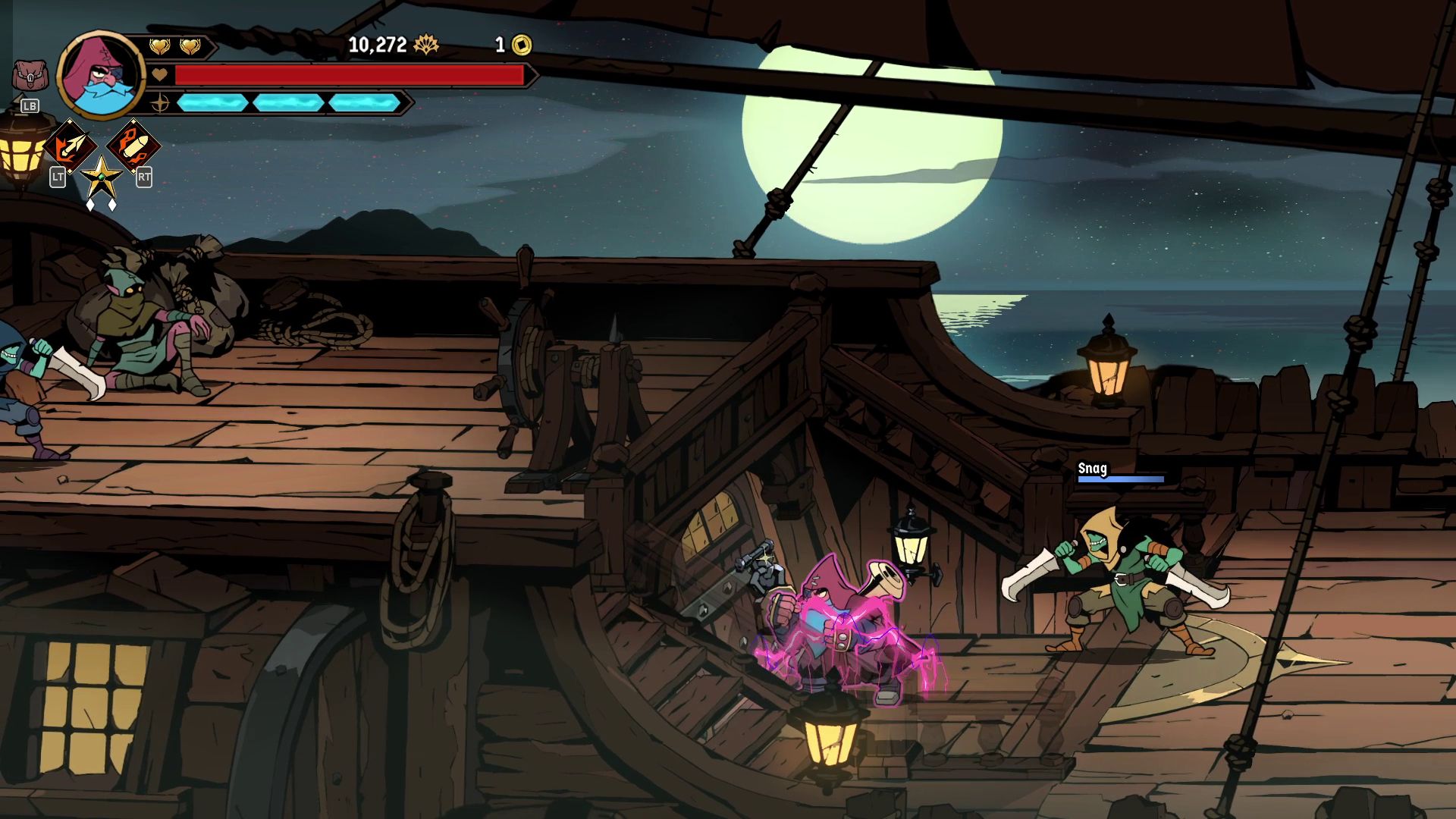This screenshot has width=1456, height=819.
Task: Click the hooded pirate character portrait
Action: tap(101, 75)
